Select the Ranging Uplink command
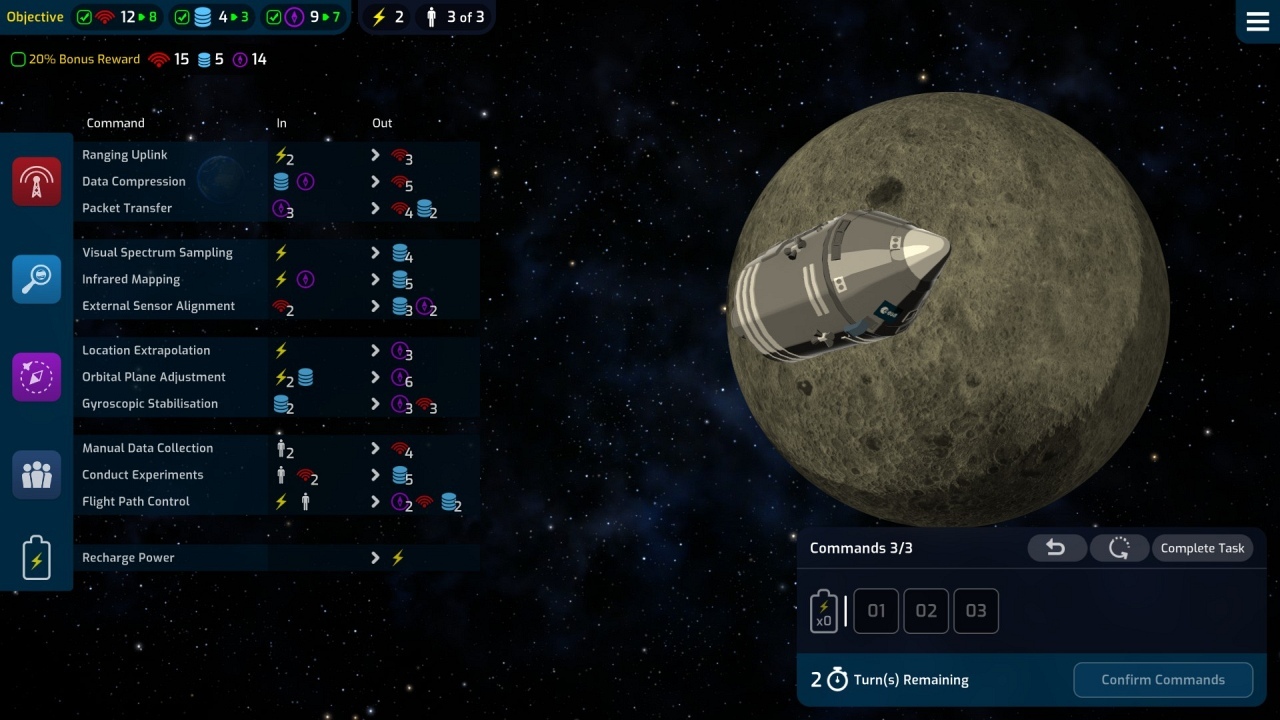The image size is (1280, 720). tap(125, 155)
